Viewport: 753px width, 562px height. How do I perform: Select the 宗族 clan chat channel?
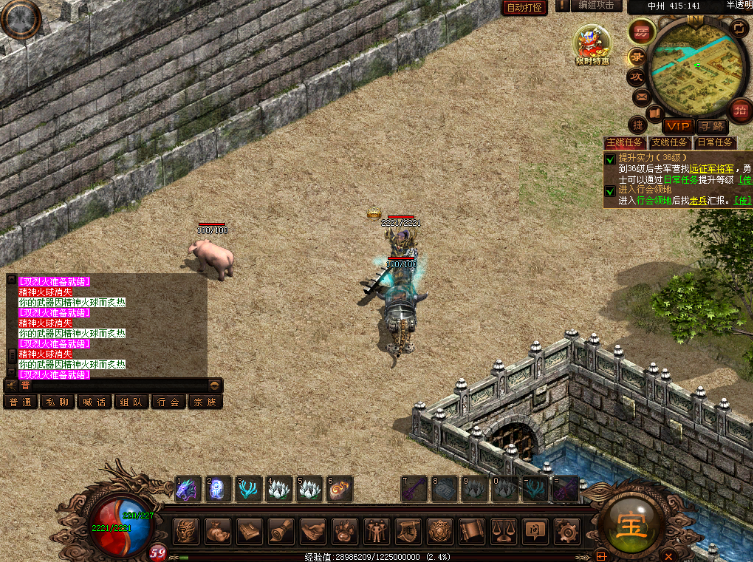tap(204, 401)
